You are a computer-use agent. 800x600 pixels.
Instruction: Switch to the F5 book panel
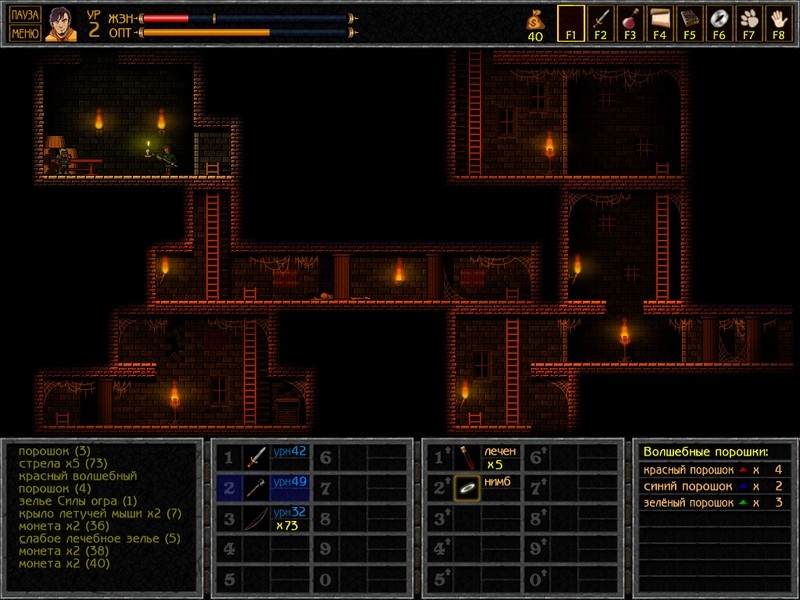click(689, 21)
